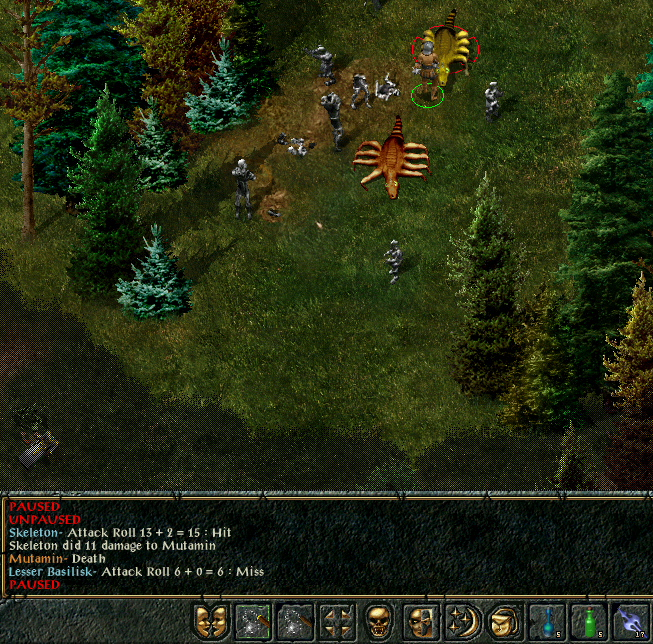
Task: Activate the glowing blue item with 17 charges
Action: [x=631, y=621]
